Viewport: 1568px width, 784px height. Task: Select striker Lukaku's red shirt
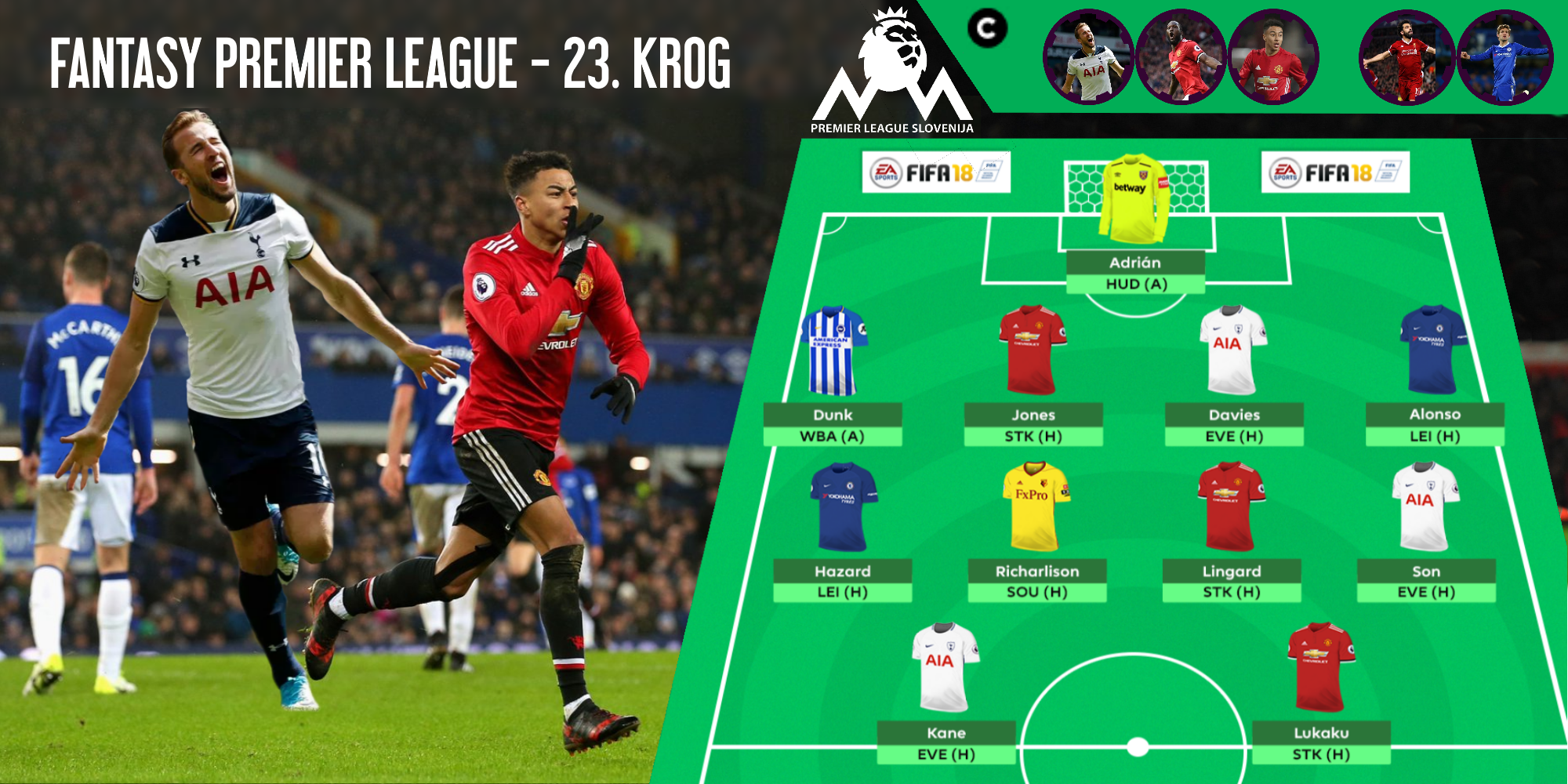[x=1320, y=667]
